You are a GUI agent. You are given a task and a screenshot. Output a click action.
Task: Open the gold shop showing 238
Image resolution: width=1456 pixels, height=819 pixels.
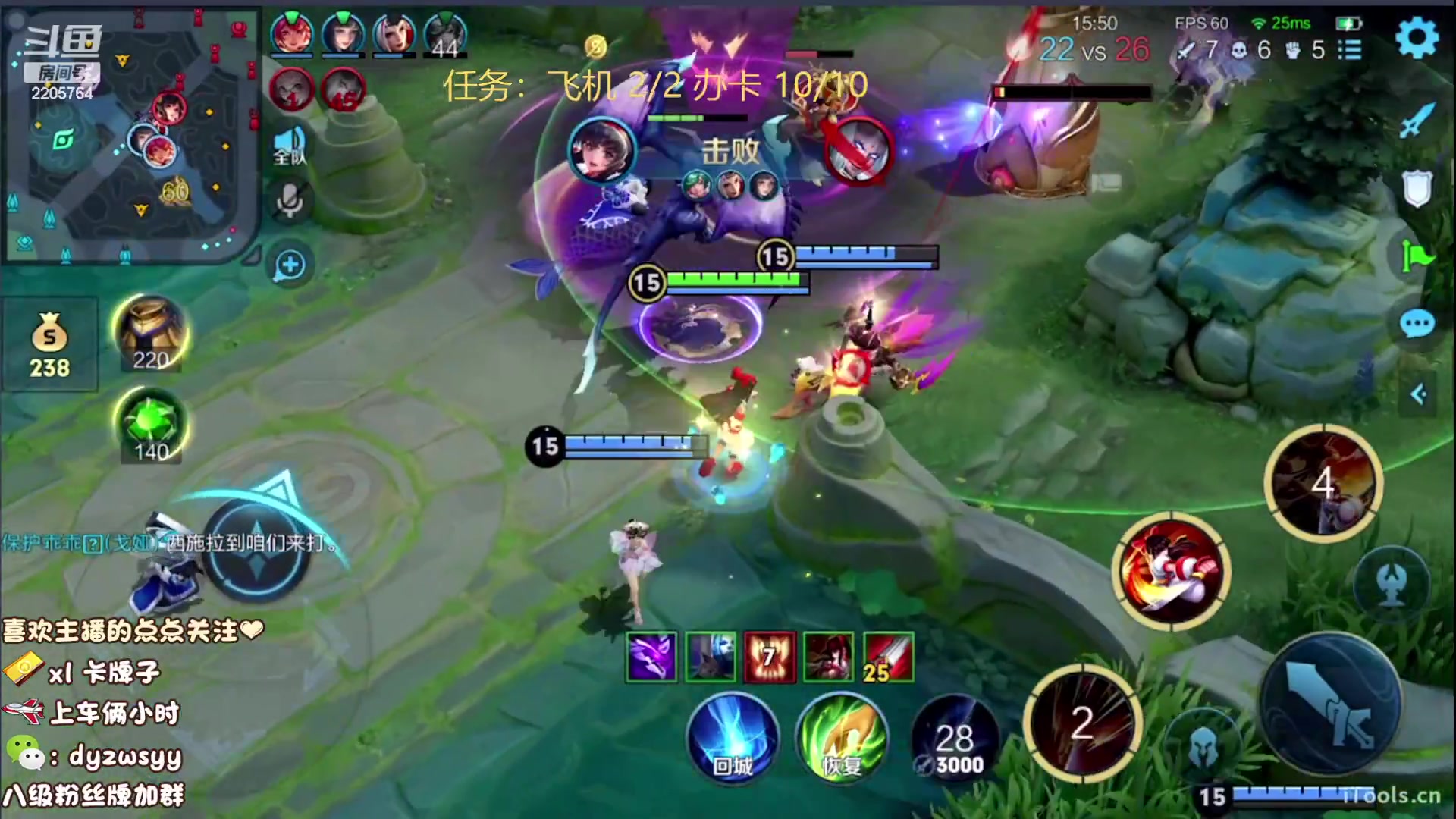click(49, 345)
